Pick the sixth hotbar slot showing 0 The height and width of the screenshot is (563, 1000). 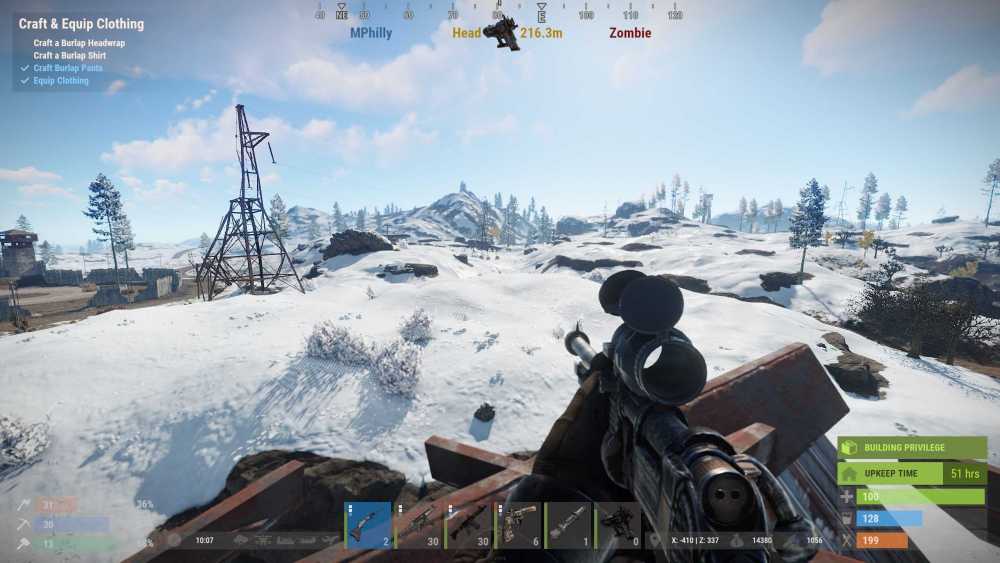[619, 524]
